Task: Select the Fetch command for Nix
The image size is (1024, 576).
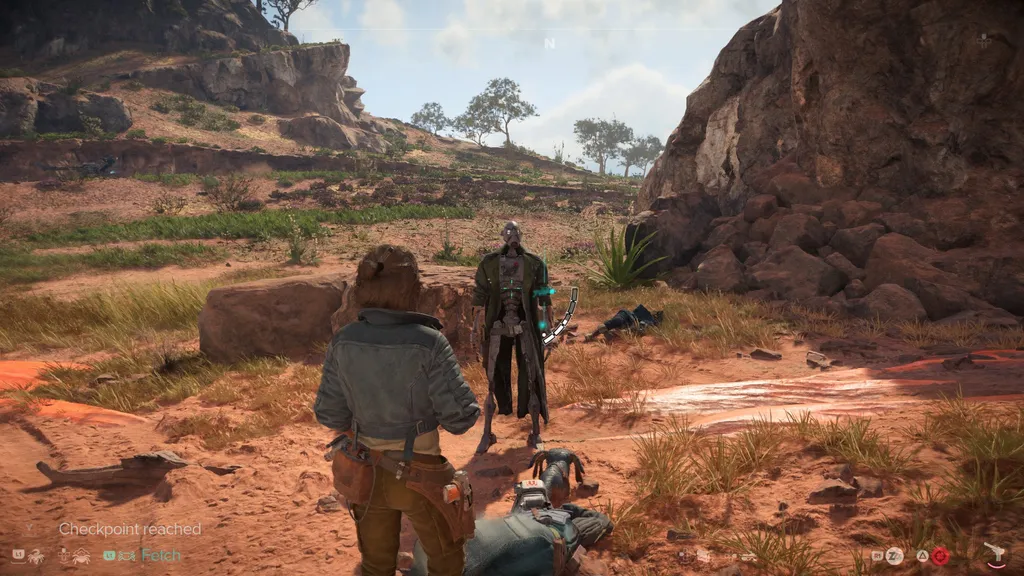Action: pos(160,555)
